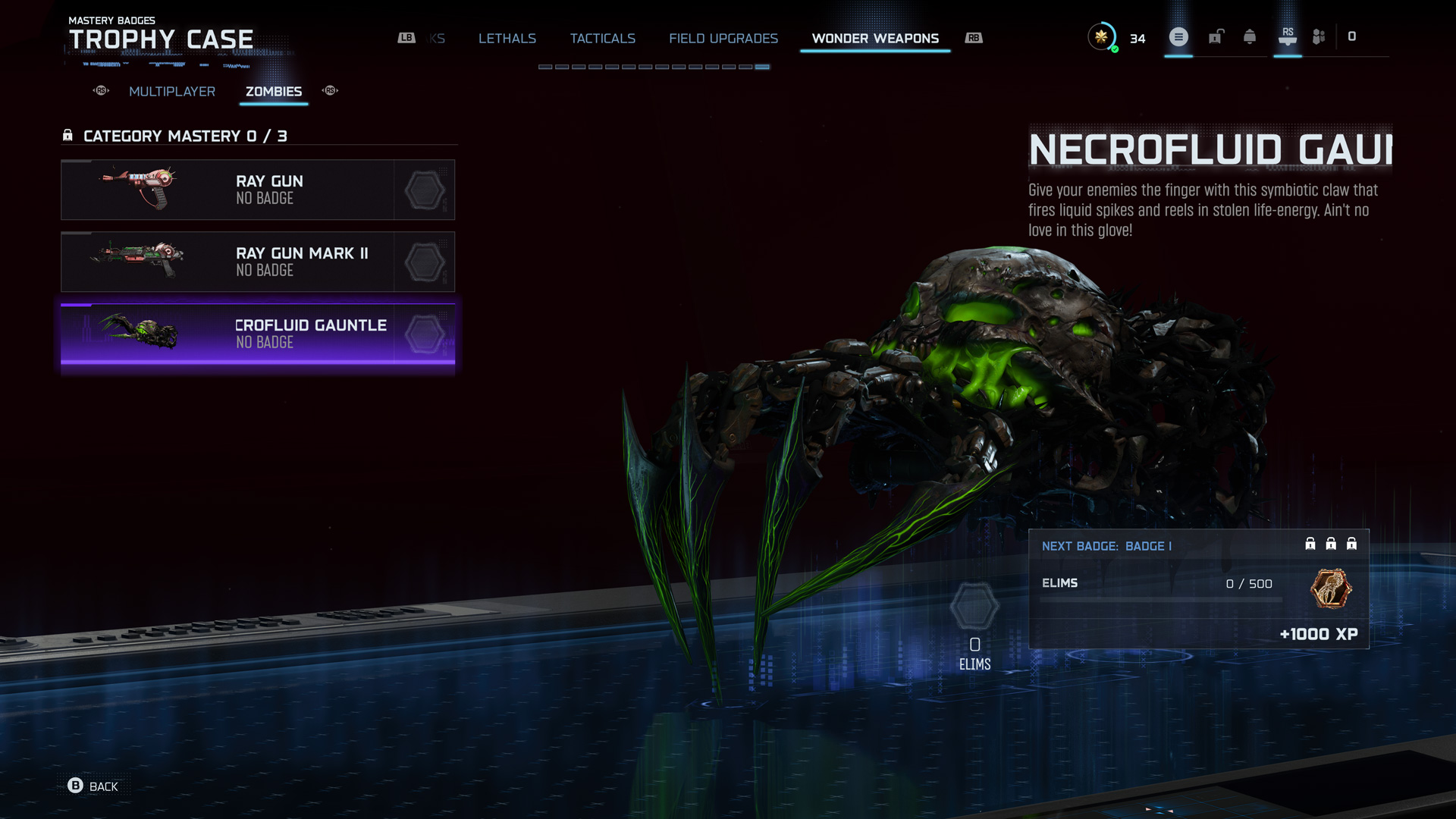Select the Zombies mode tab
1456x819 pixels.
click(274, 92)
